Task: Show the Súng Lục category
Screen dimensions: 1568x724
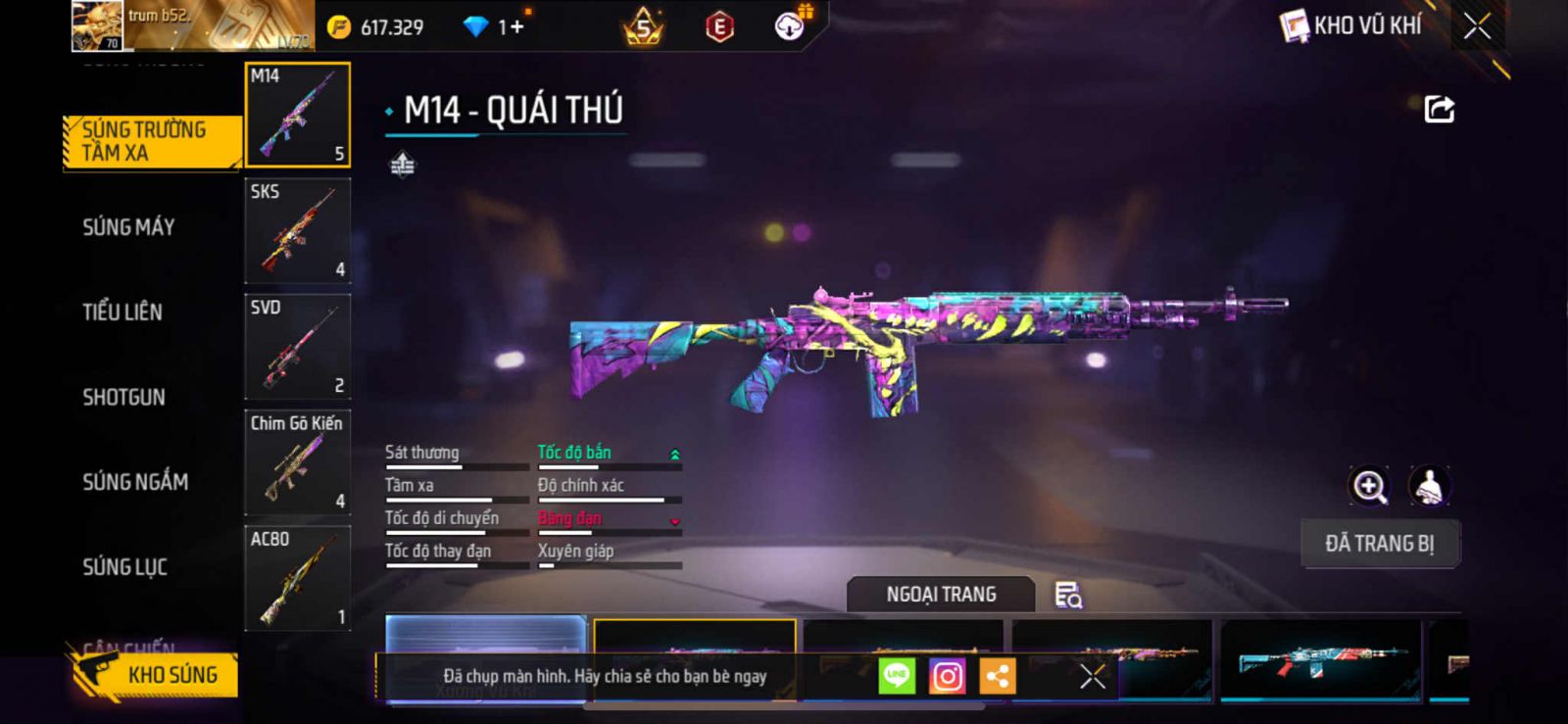Action: [124, 567]
